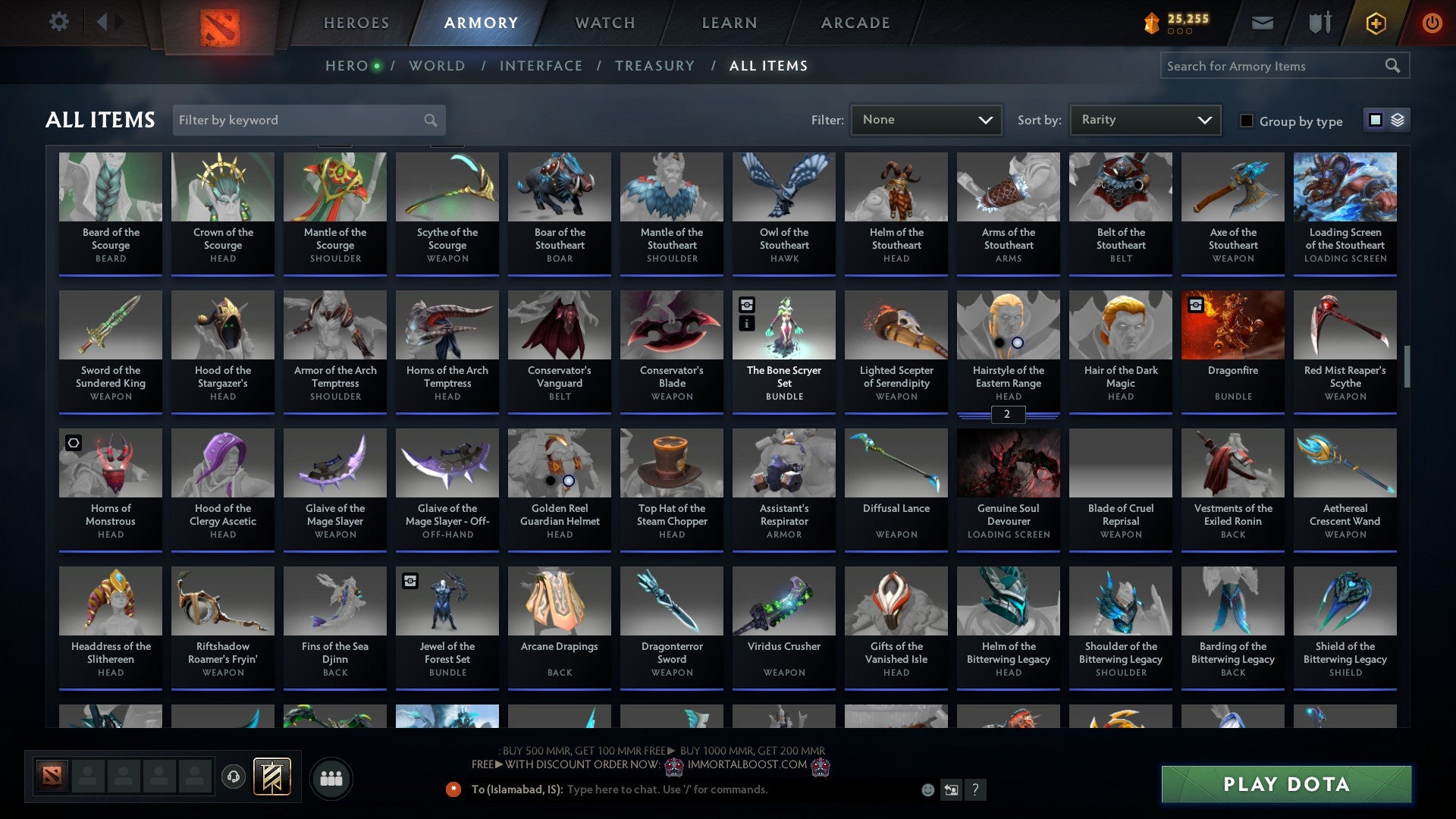Open the TREASURY section
The width and height of the screenshot is (1456, 819).
pyautogui.click(x=655, y=65)
